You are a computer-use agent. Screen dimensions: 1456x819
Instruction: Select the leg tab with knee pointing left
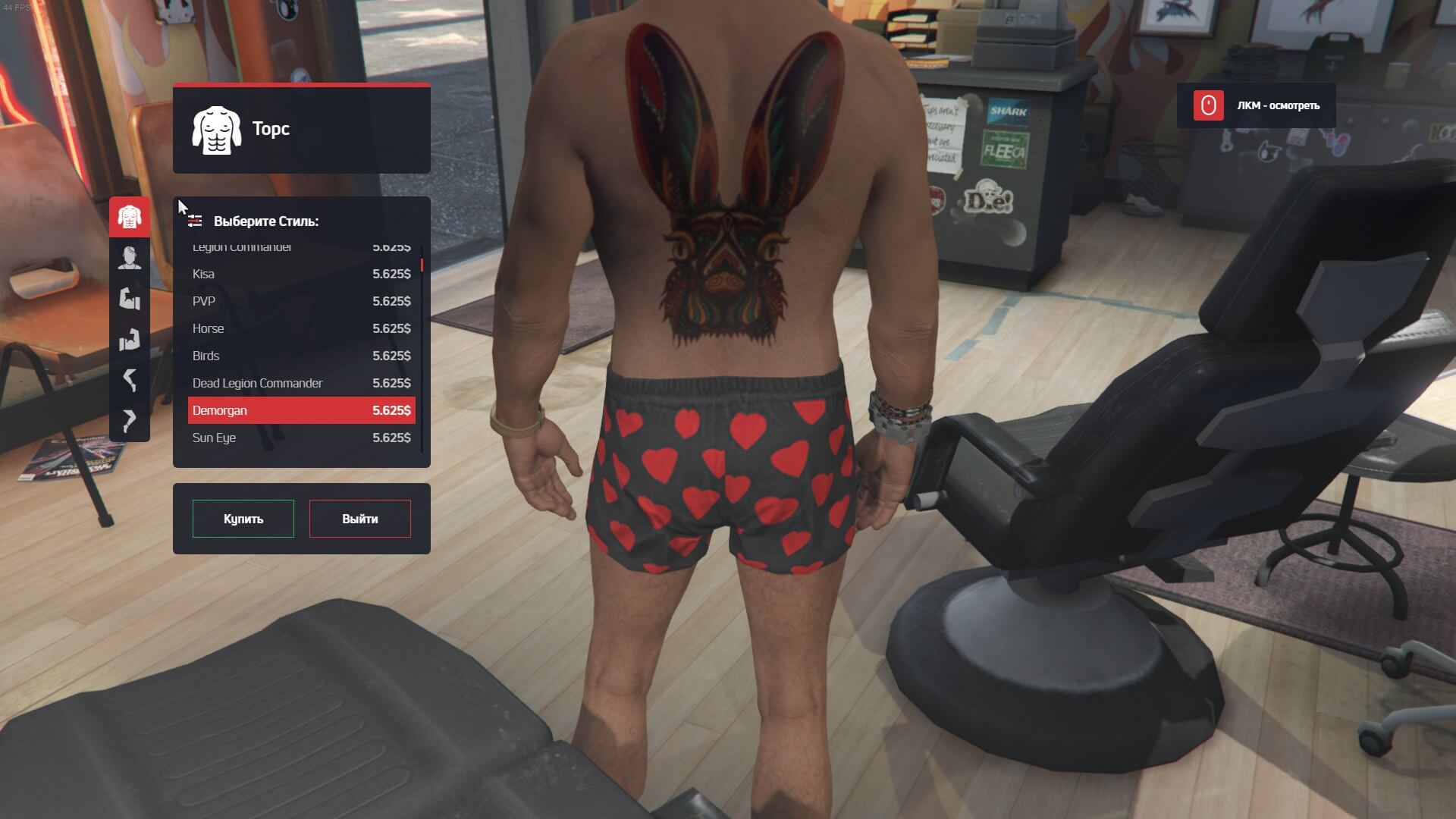130,379
